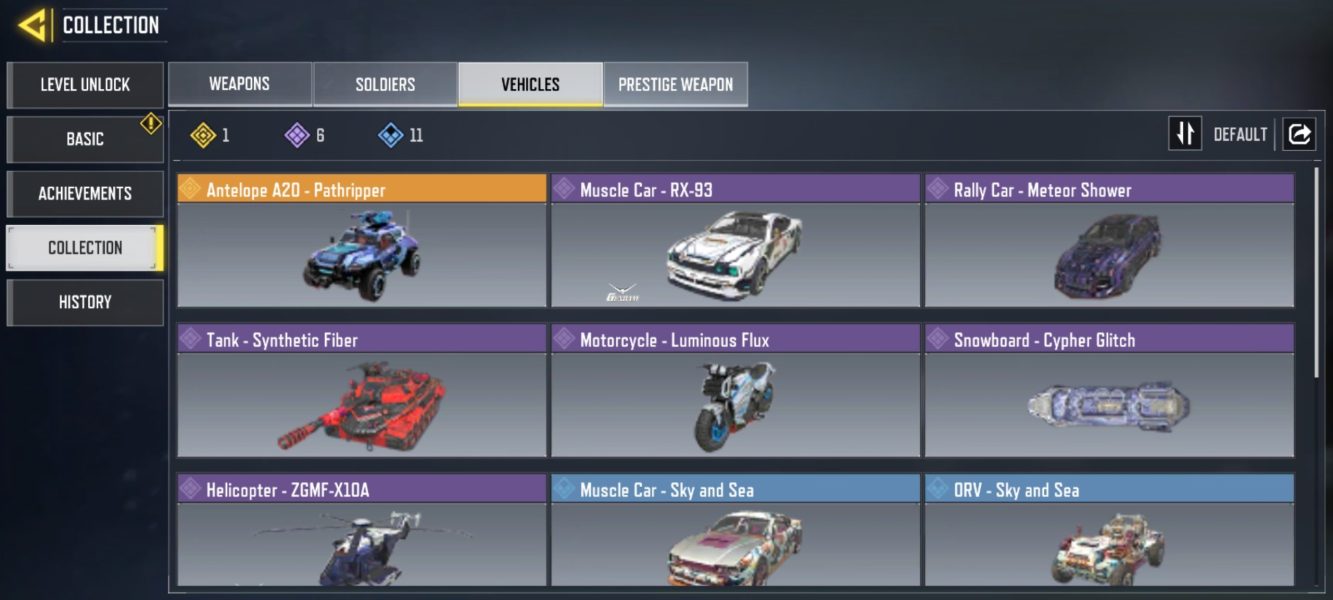Open the Level Unlock section
The image size is (1333, 600).
[85, 85]
